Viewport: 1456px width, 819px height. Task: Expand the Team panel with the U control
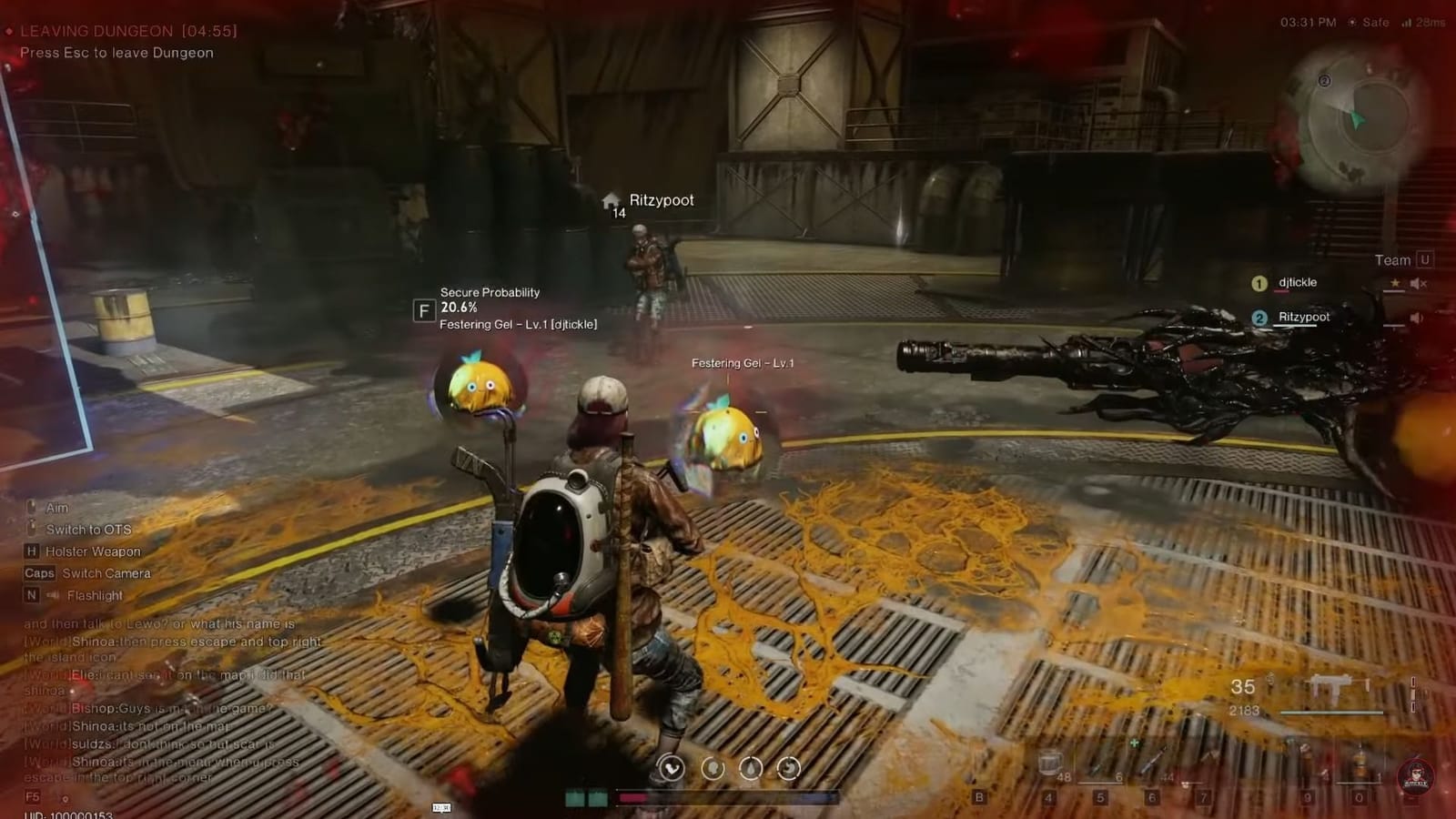point(1423,259)
